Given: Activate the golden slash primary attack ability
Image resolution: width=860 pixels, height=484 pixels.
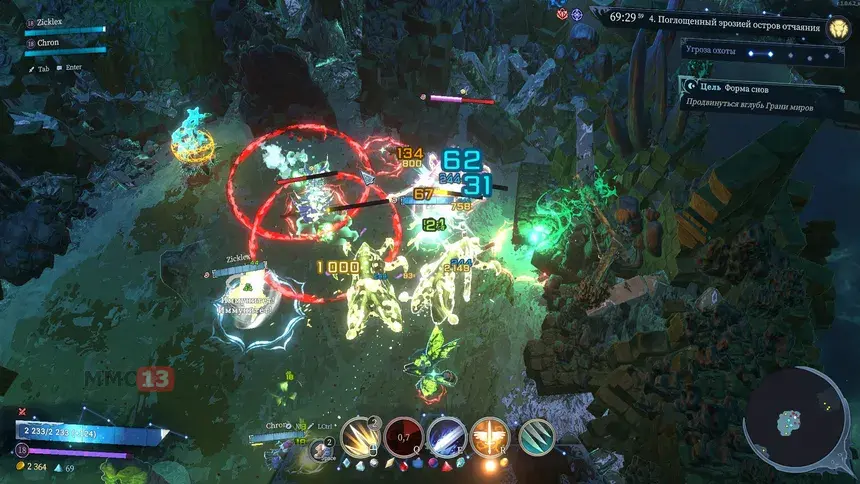Looking at the screenshot, I should 359,438.
